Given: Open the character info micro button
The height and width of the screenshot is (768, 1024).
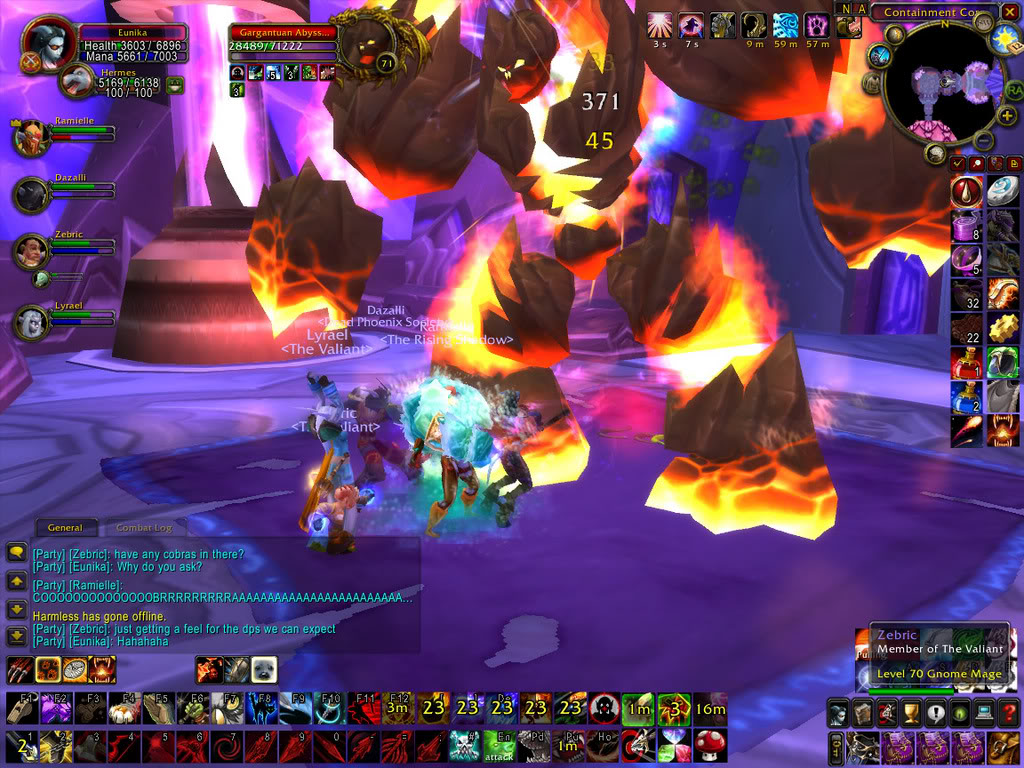Looking at the screenshot, I should pyautogui.click(x=837, y=714).
